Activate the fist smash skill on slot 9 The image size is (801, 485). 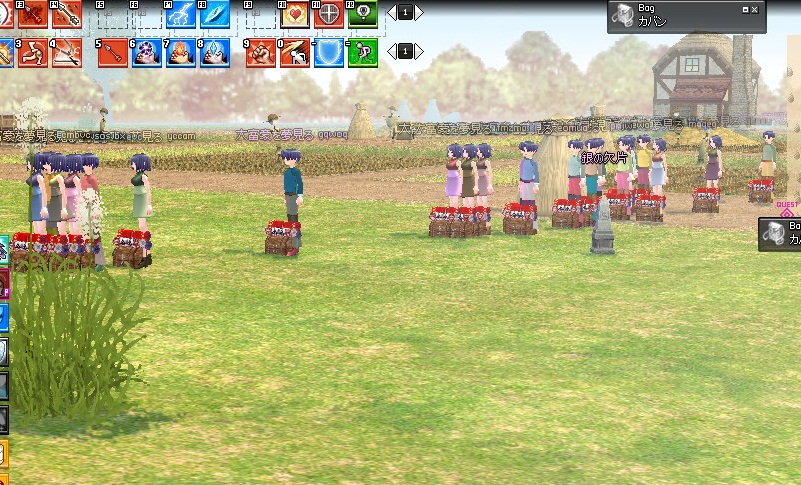pos(261,51)
